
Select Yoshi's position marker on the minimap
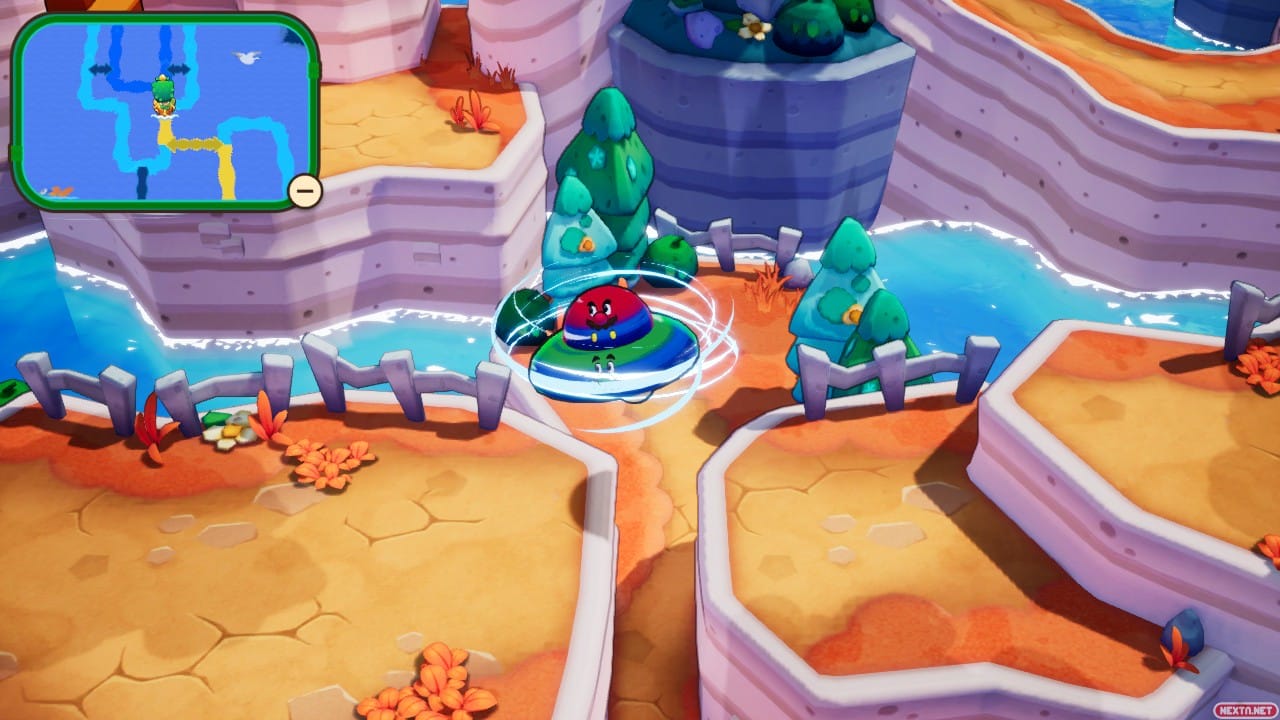(162, 93)
